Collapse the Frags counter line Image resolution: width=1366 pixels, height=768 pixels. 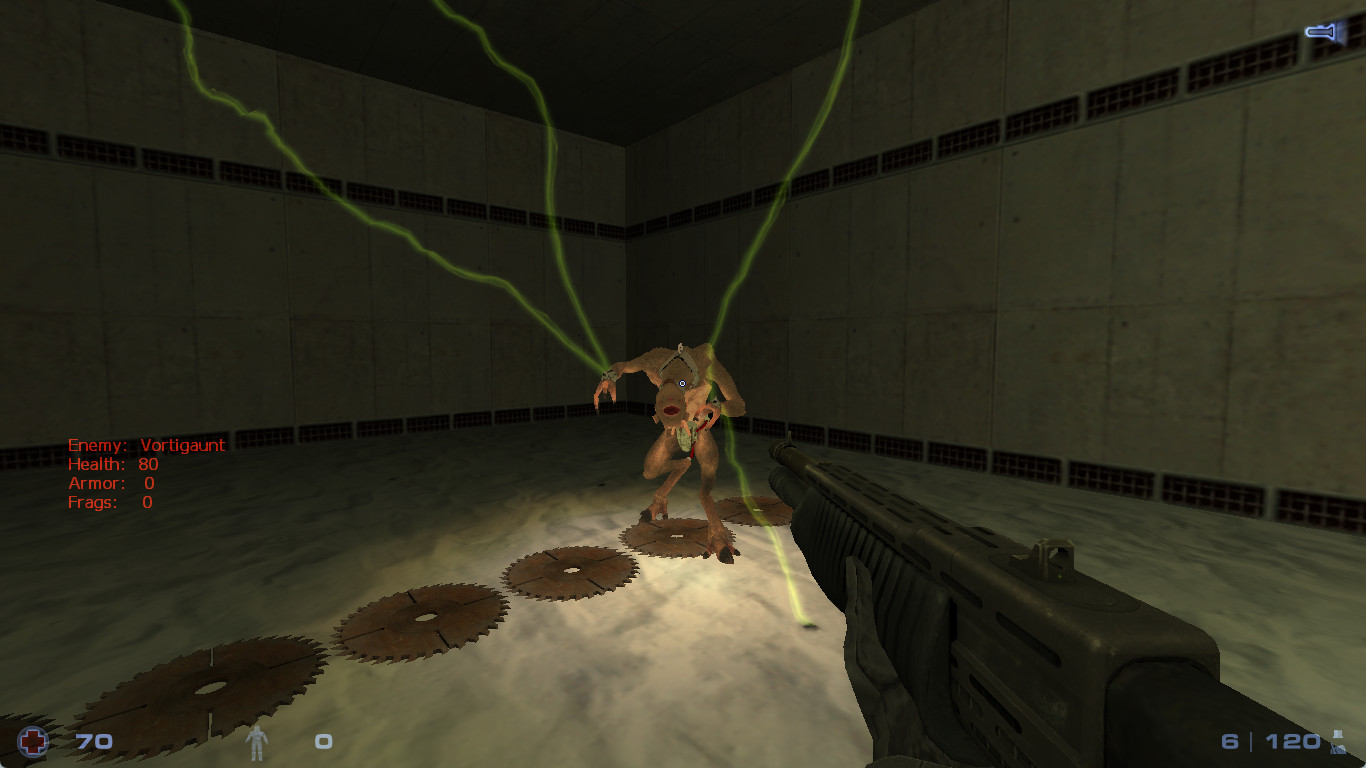point(110,502)
